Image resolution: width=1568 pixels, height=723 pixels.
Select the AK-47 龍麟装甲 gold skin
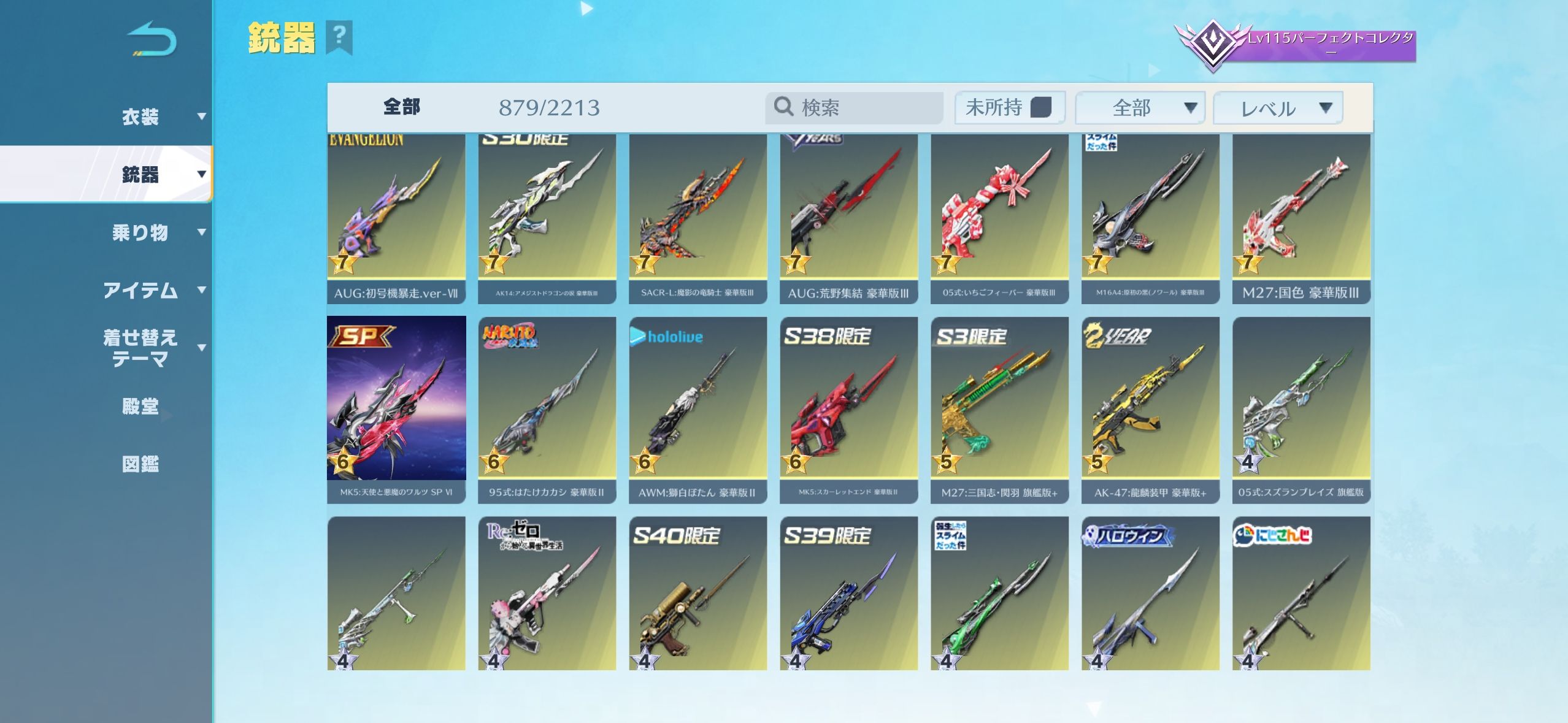(x=1150, y=409)
